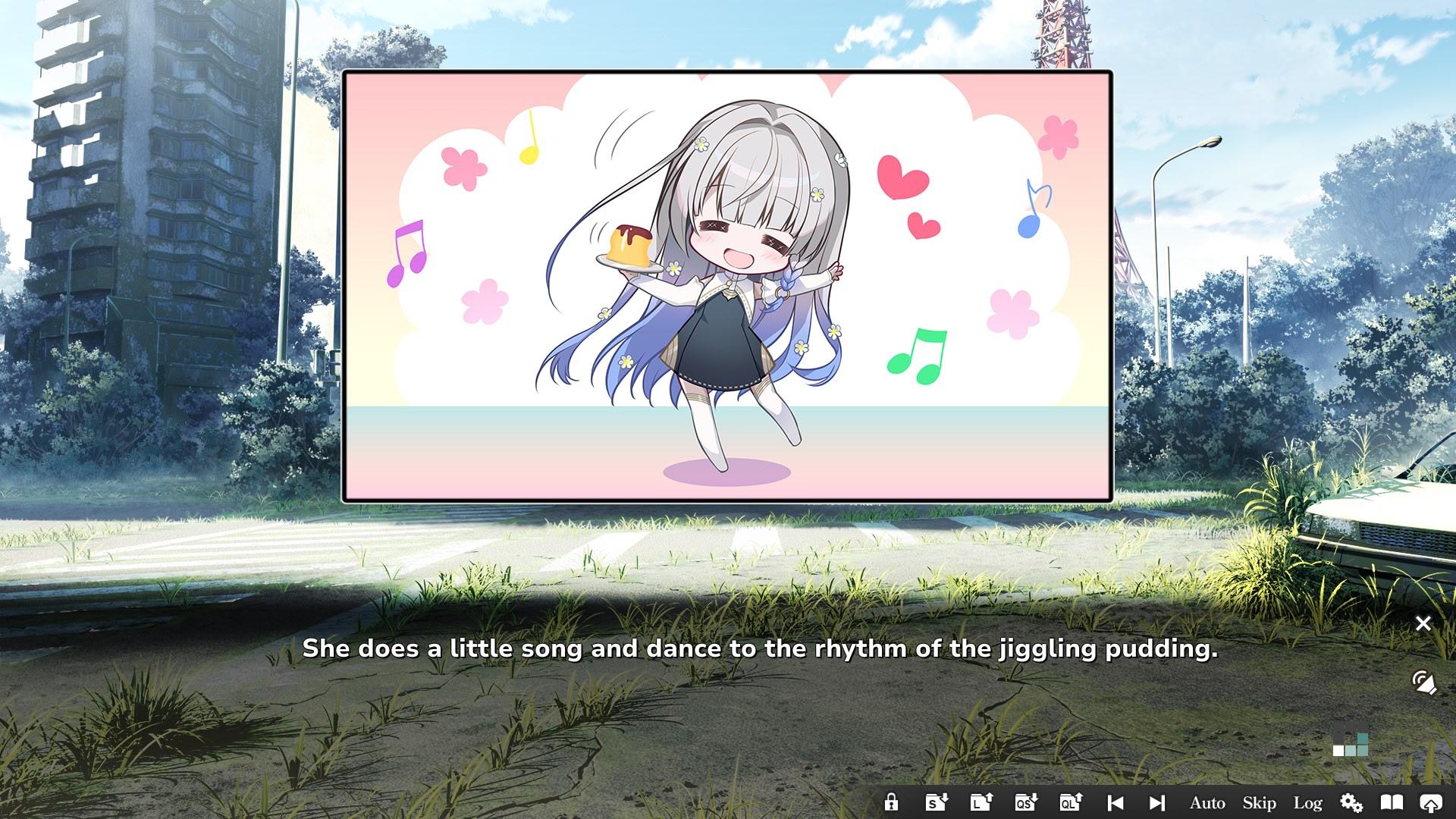The height and width of the screenshot is (819, 1456).
Task: Perform a quick save
Action: pyautogui.click(x=1025, y=802)
